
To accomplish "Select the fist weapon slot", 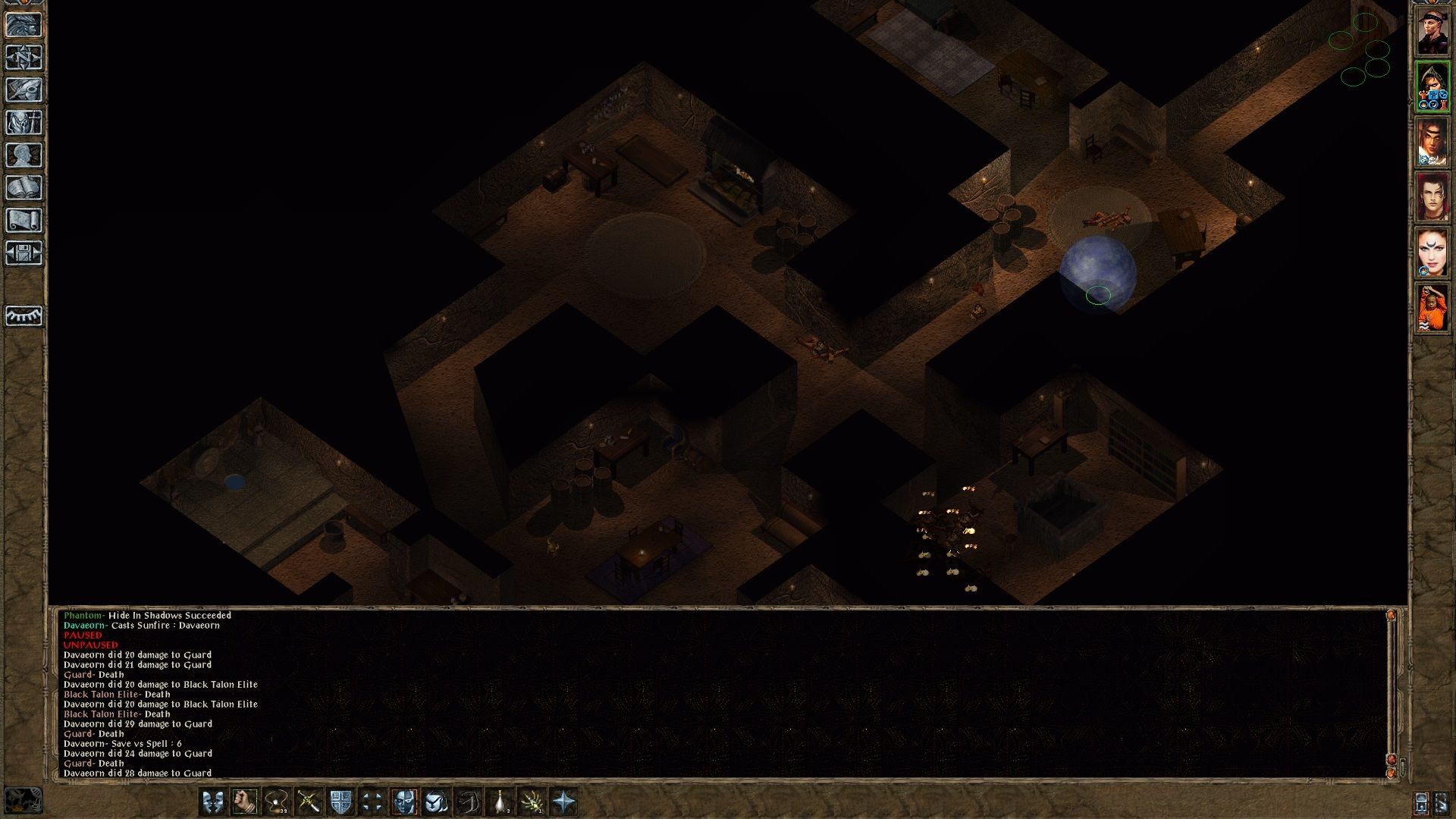I will (x=244, y=802).
